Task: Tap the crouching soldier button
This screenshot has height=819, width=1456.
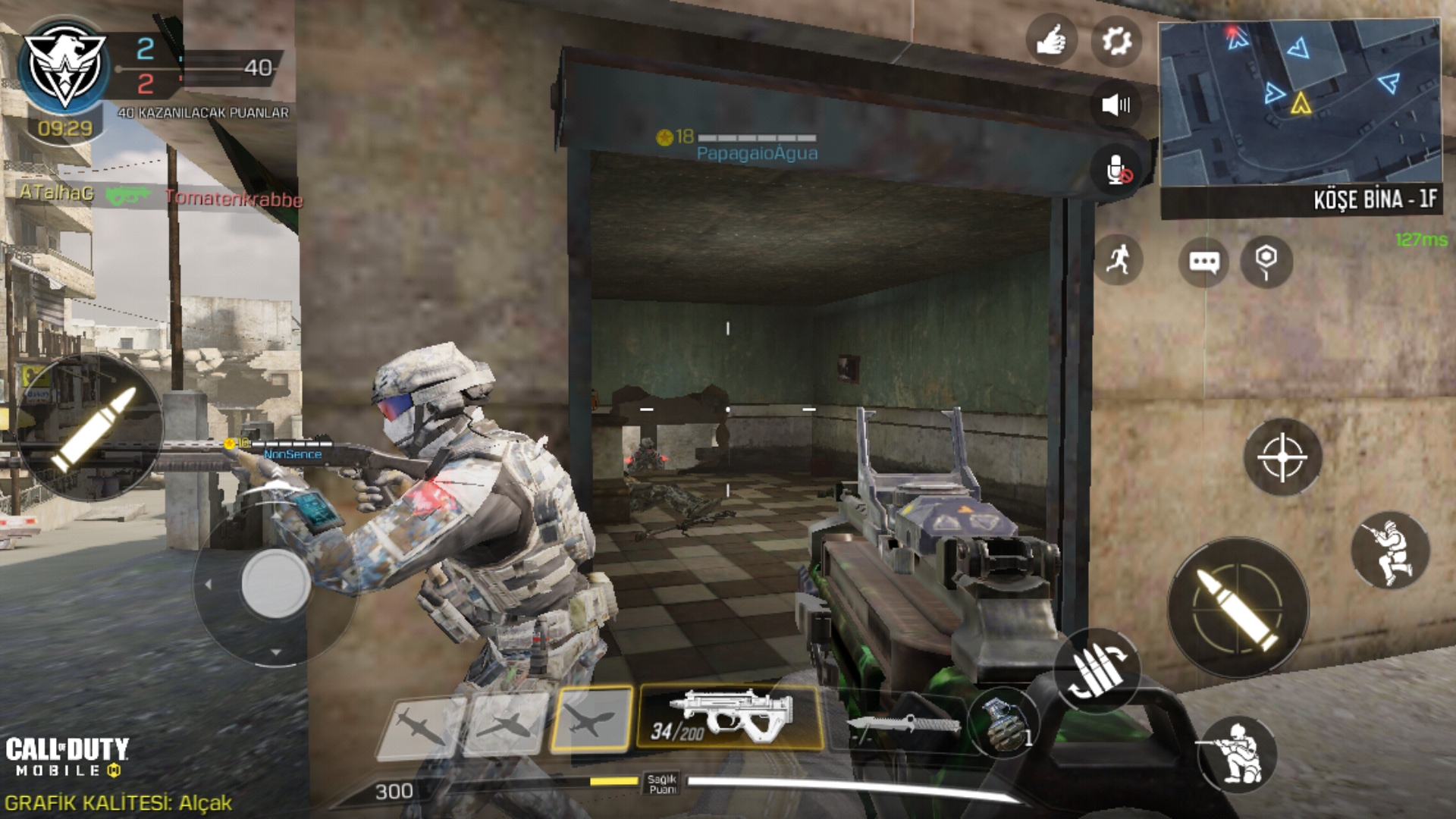Action: point(1390,550)
